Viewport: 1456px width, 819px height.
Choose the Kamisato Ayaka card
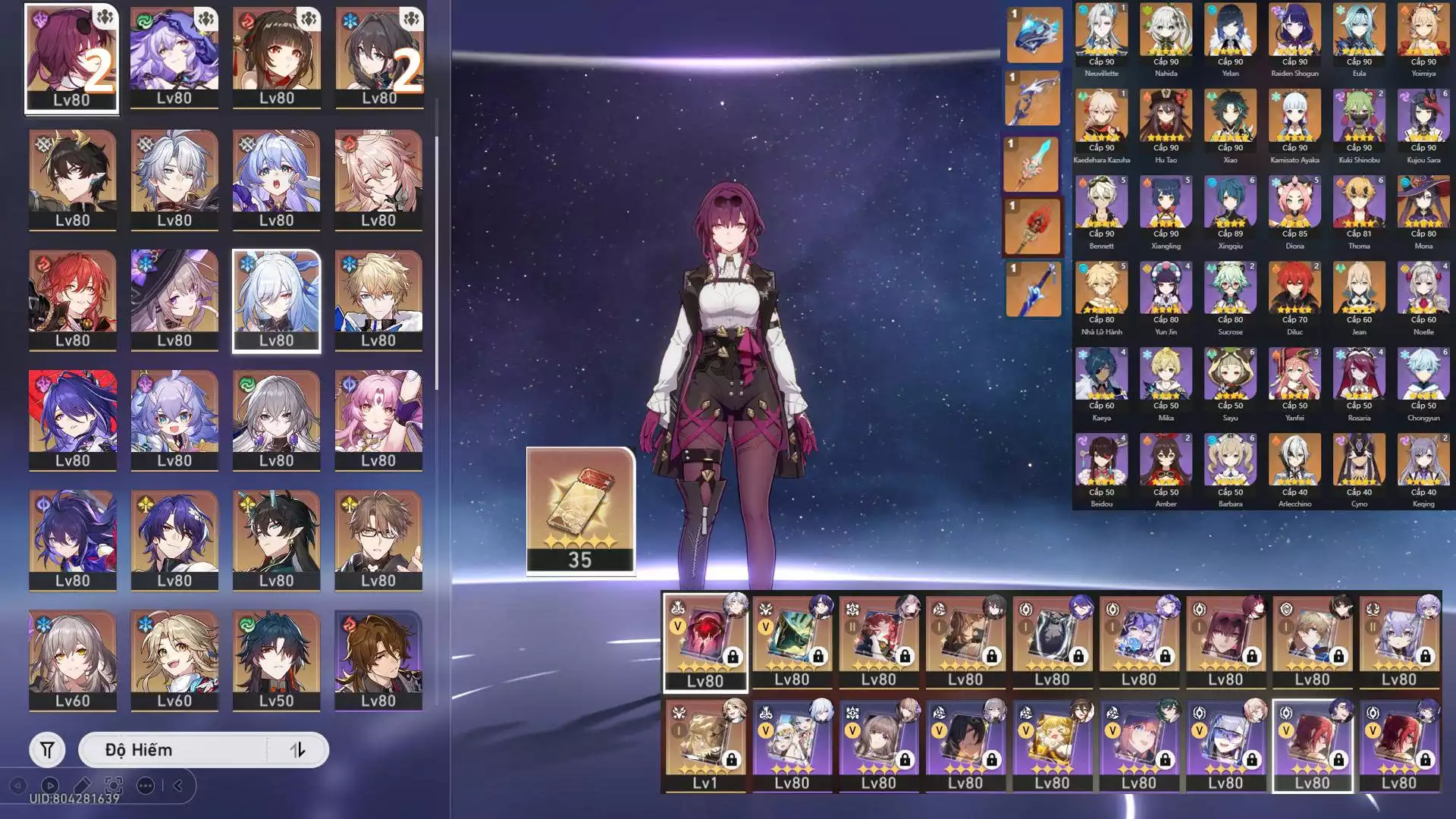1294,122
